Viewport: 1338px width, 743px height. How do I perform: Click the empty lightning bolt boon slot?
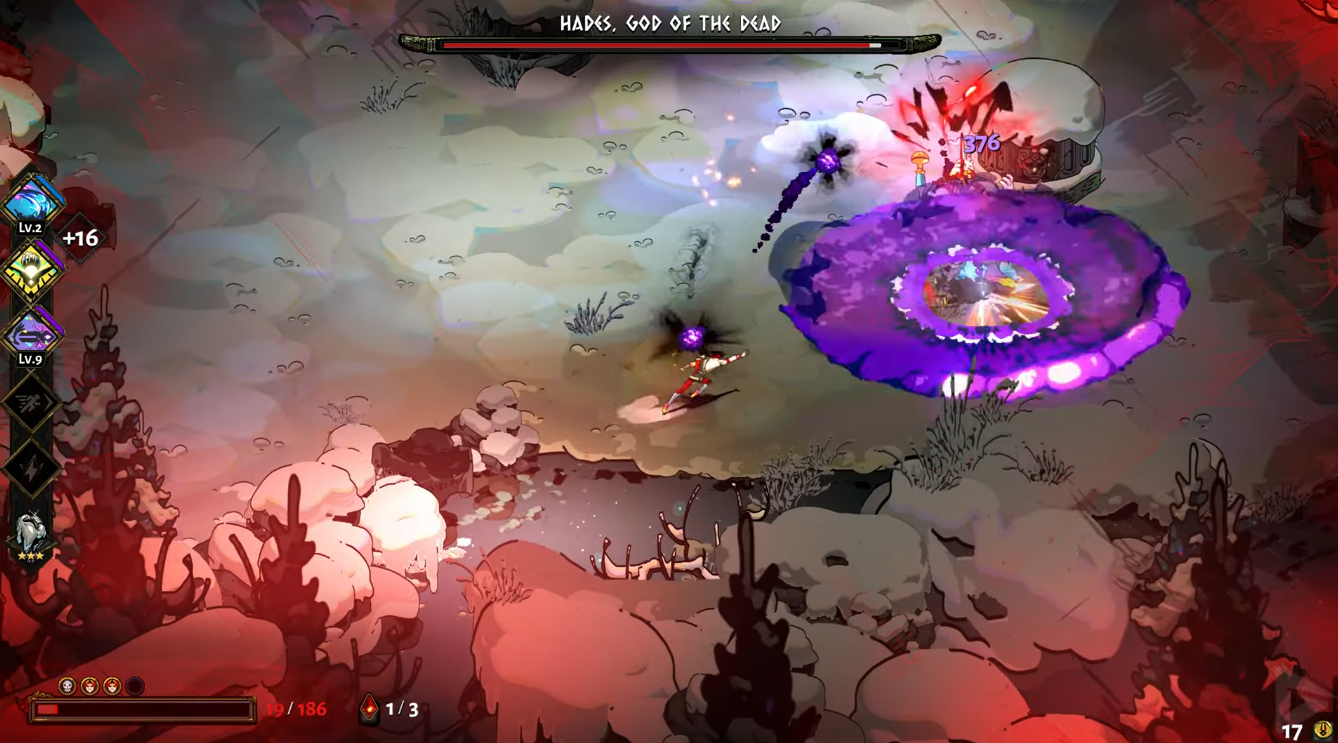[31, 467]
